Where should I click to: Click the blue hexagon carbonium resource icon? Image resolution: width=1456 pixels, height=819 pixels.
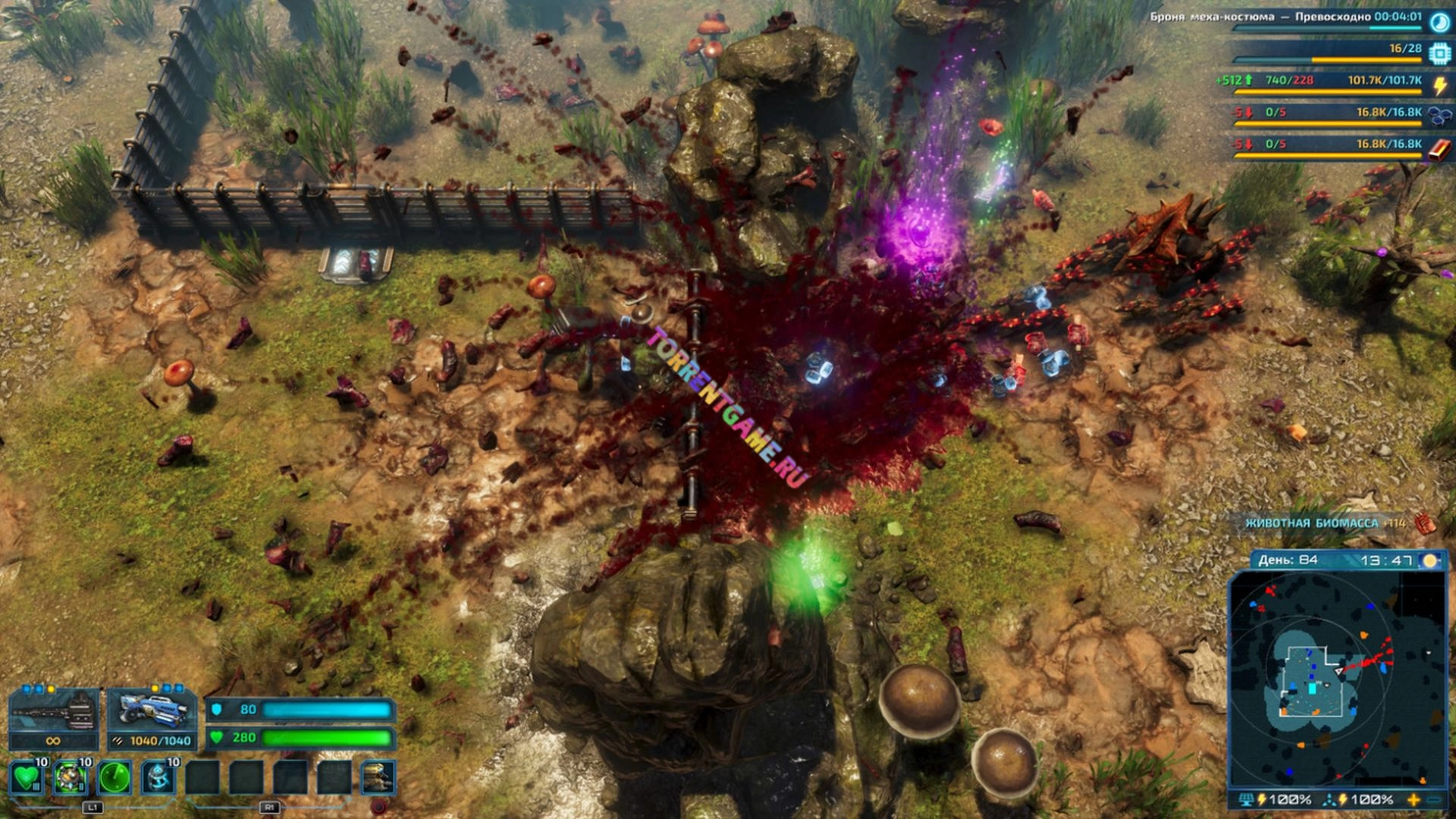pyautogui.click(x=1439, y=116)
